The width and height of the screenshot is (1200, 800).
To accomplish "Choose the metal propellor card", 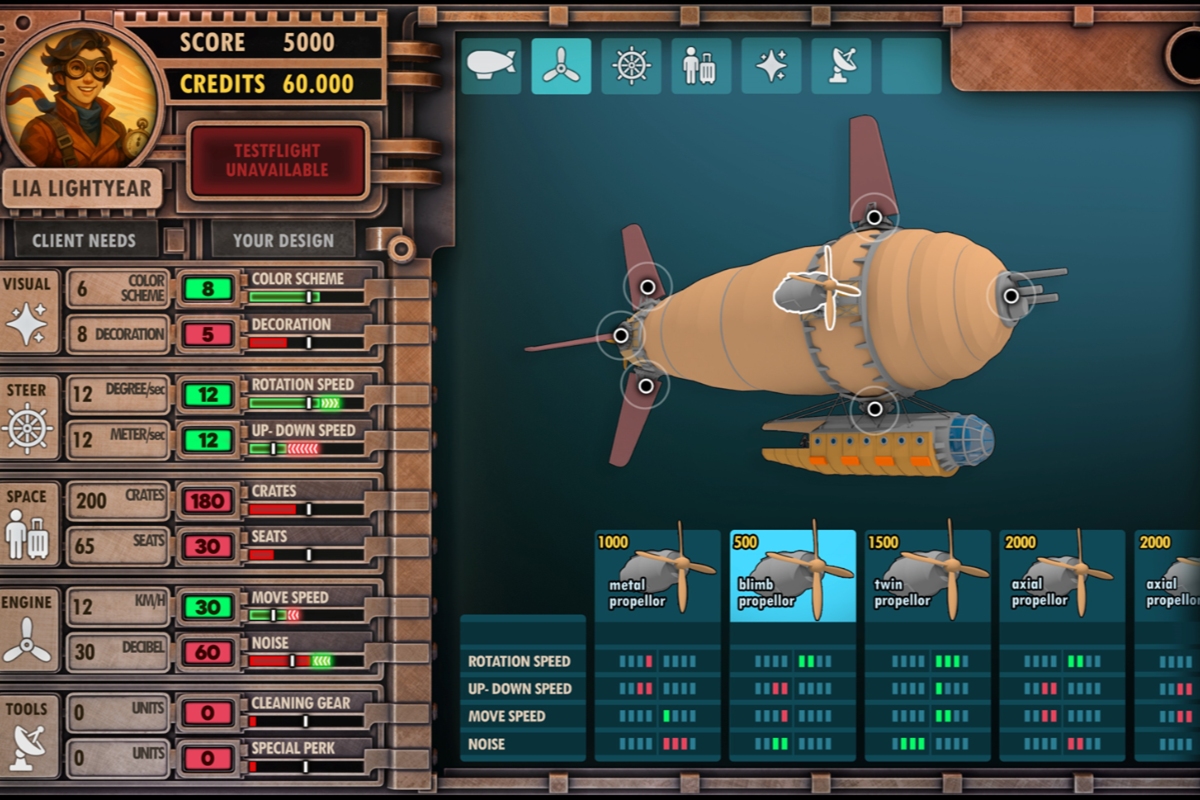I will point(658,575).
